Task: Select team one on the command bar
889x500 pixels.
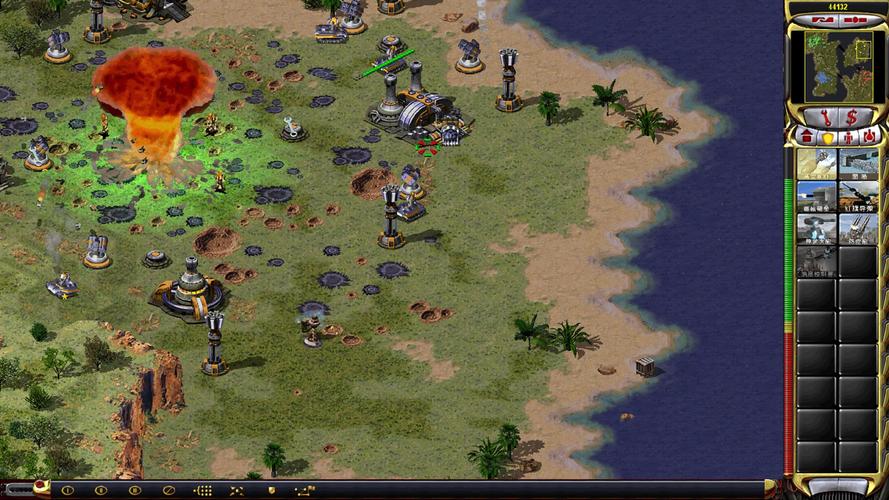Action: tap(69, 490)
